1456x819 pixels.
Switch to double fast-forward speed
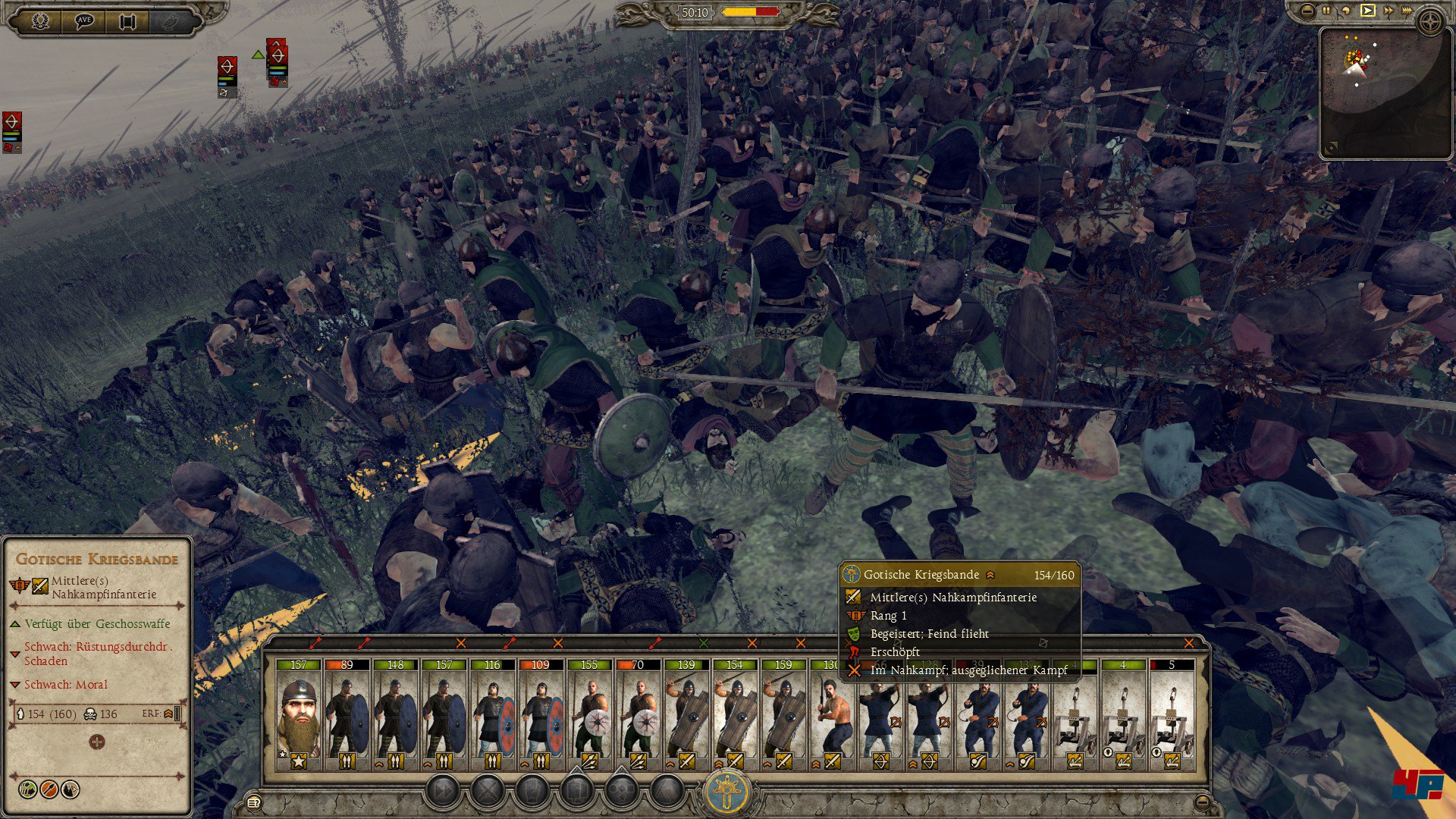coord(1389,11)
